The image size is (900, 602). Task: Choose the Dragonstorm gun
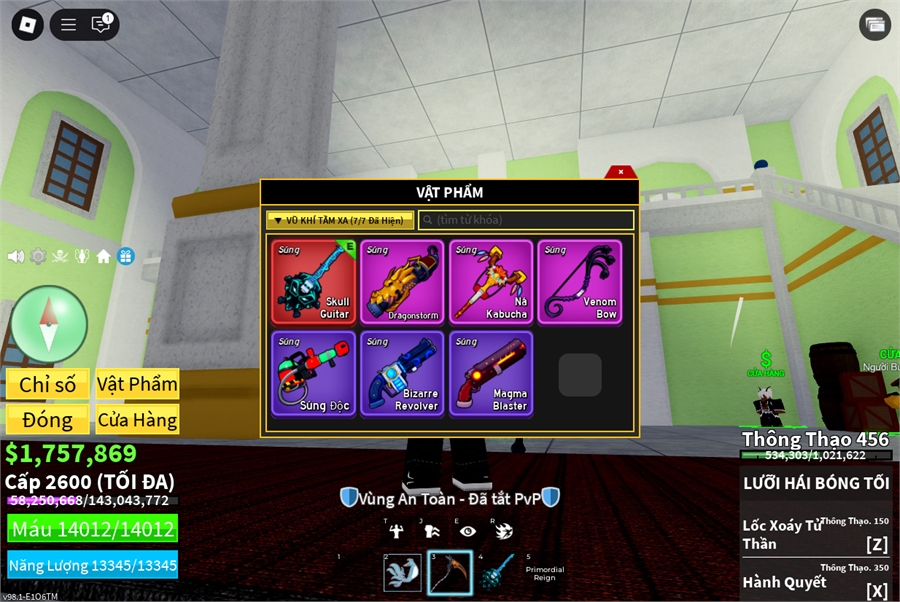(402, 281)
